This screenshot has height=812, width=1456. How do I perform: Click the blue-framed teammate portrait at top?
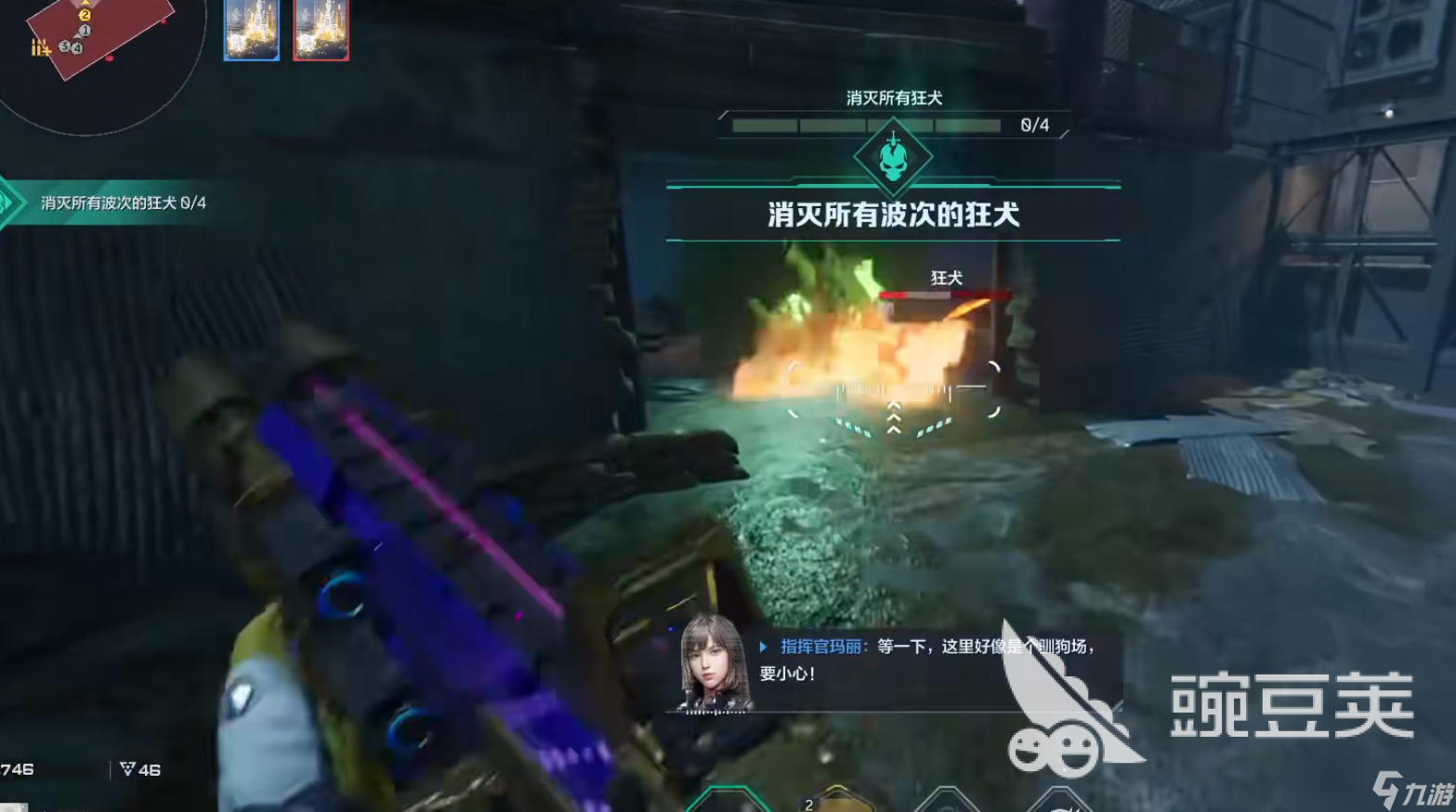tap(251, 30)
